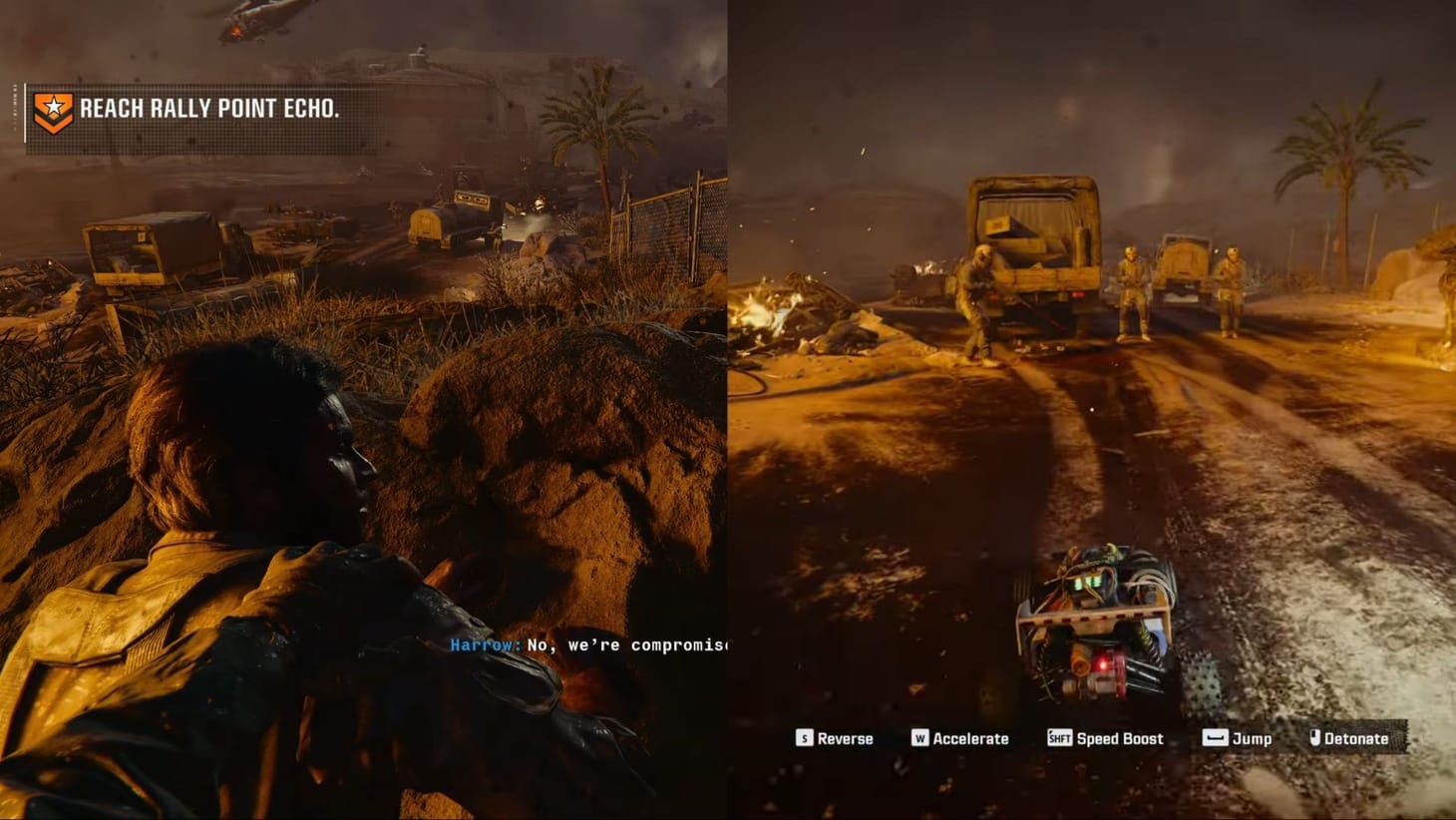The width and height of the screenshot is (1456, 820).
Task: Click the W keycap beside Accelerate
Action: pyautogui.click(x=918, y=738)
